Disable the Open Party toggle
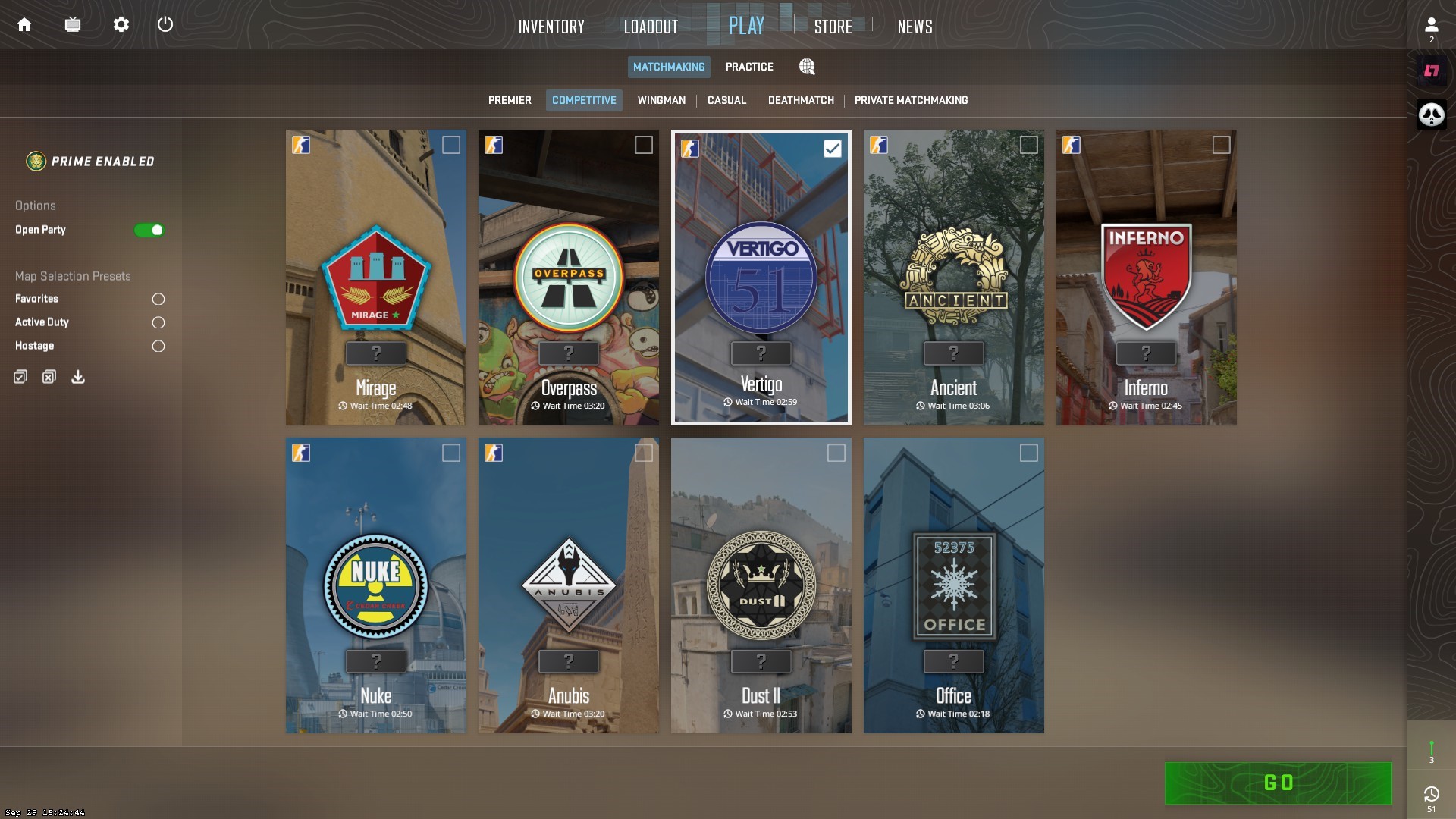The image size is (1456, 819). click(x=149, y=230)
